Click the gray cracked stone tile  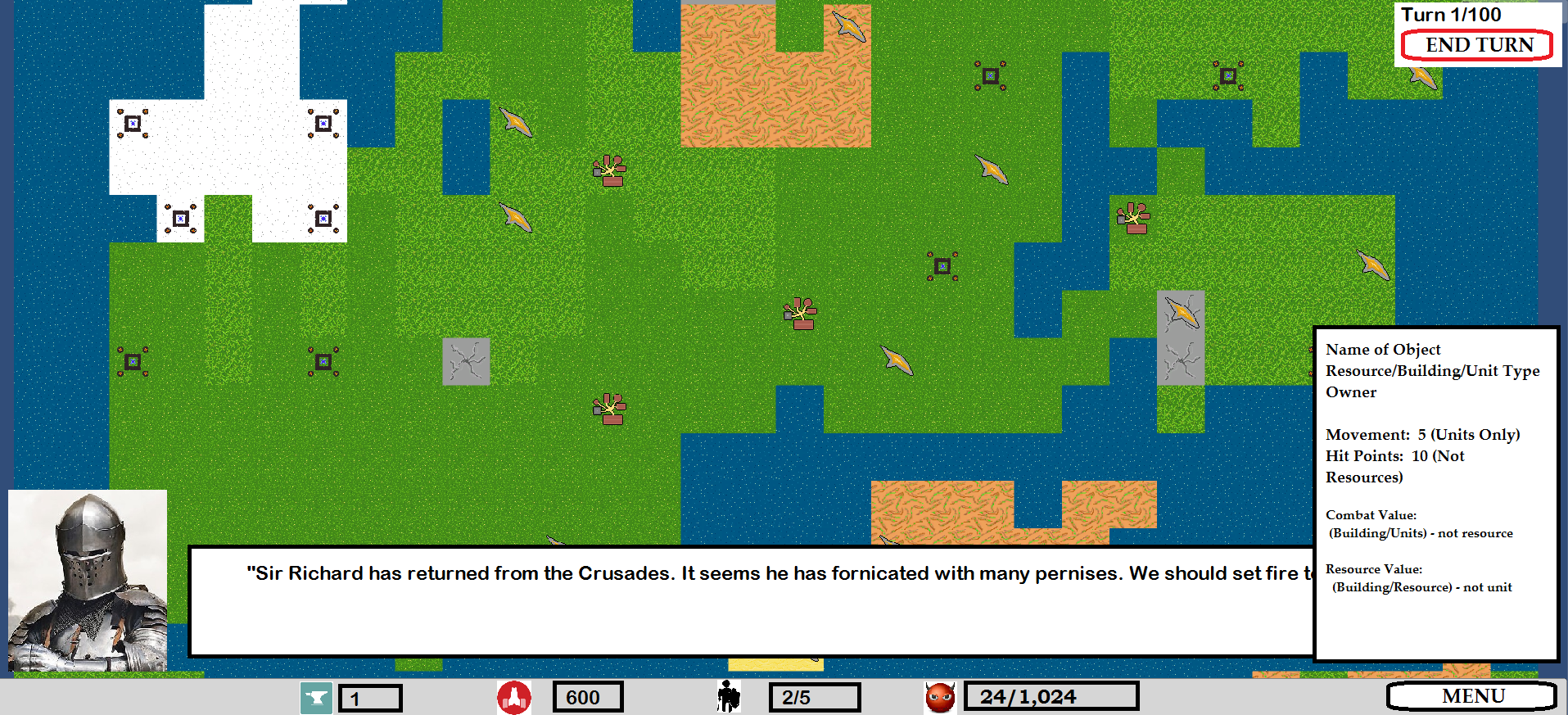[465, 361]
